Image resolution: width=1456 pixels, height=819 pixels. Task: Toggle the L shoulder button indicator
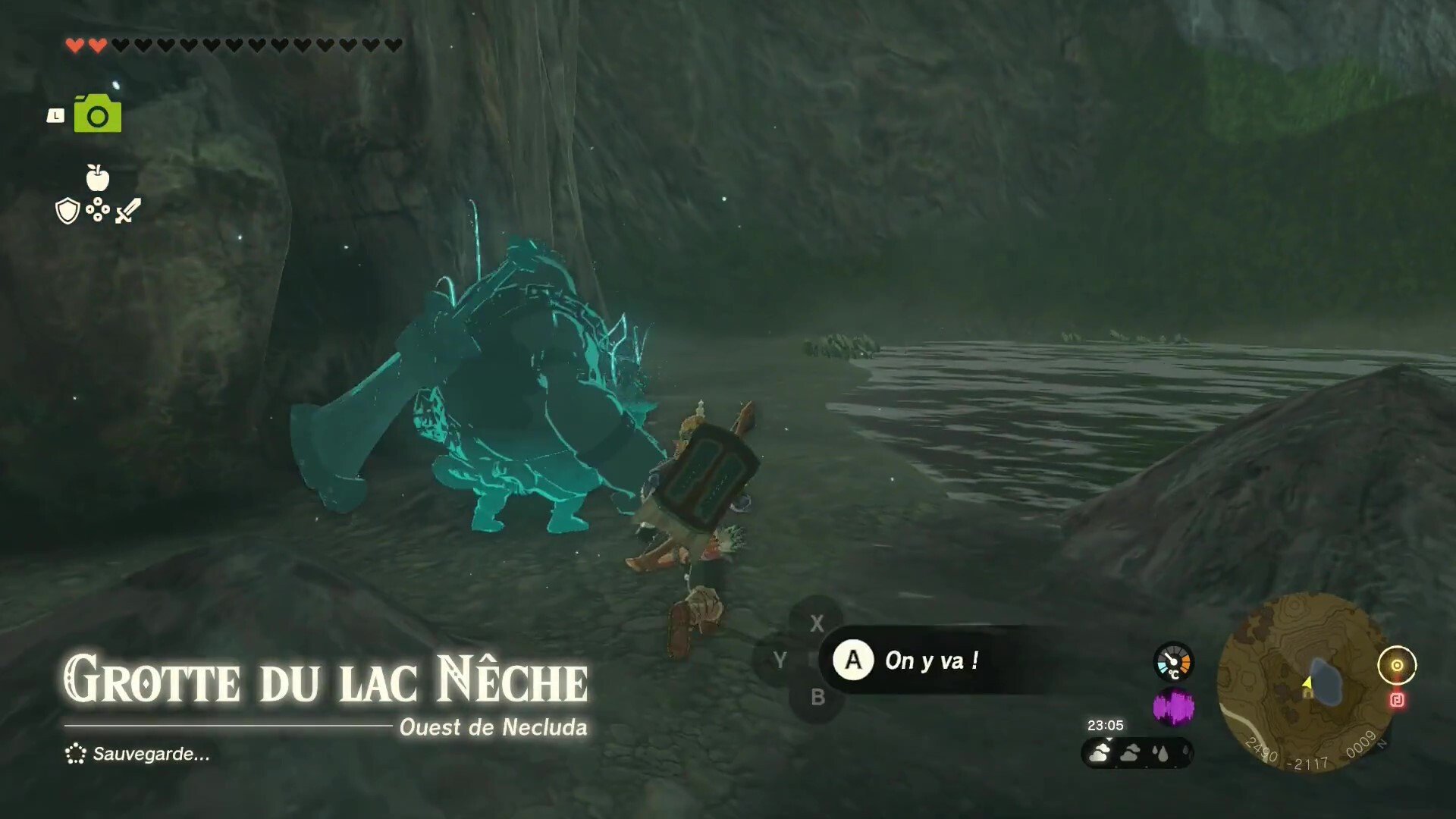click(56, 114)
